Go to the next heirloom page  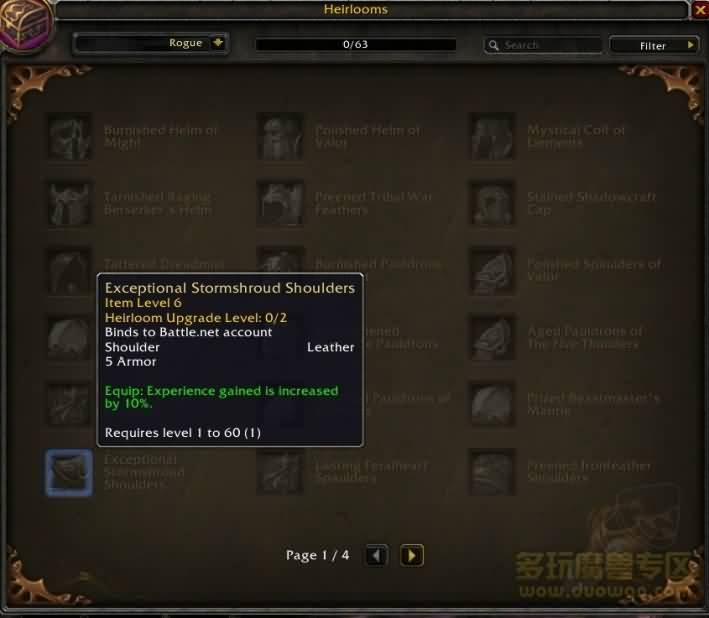(x=412, y=555)
